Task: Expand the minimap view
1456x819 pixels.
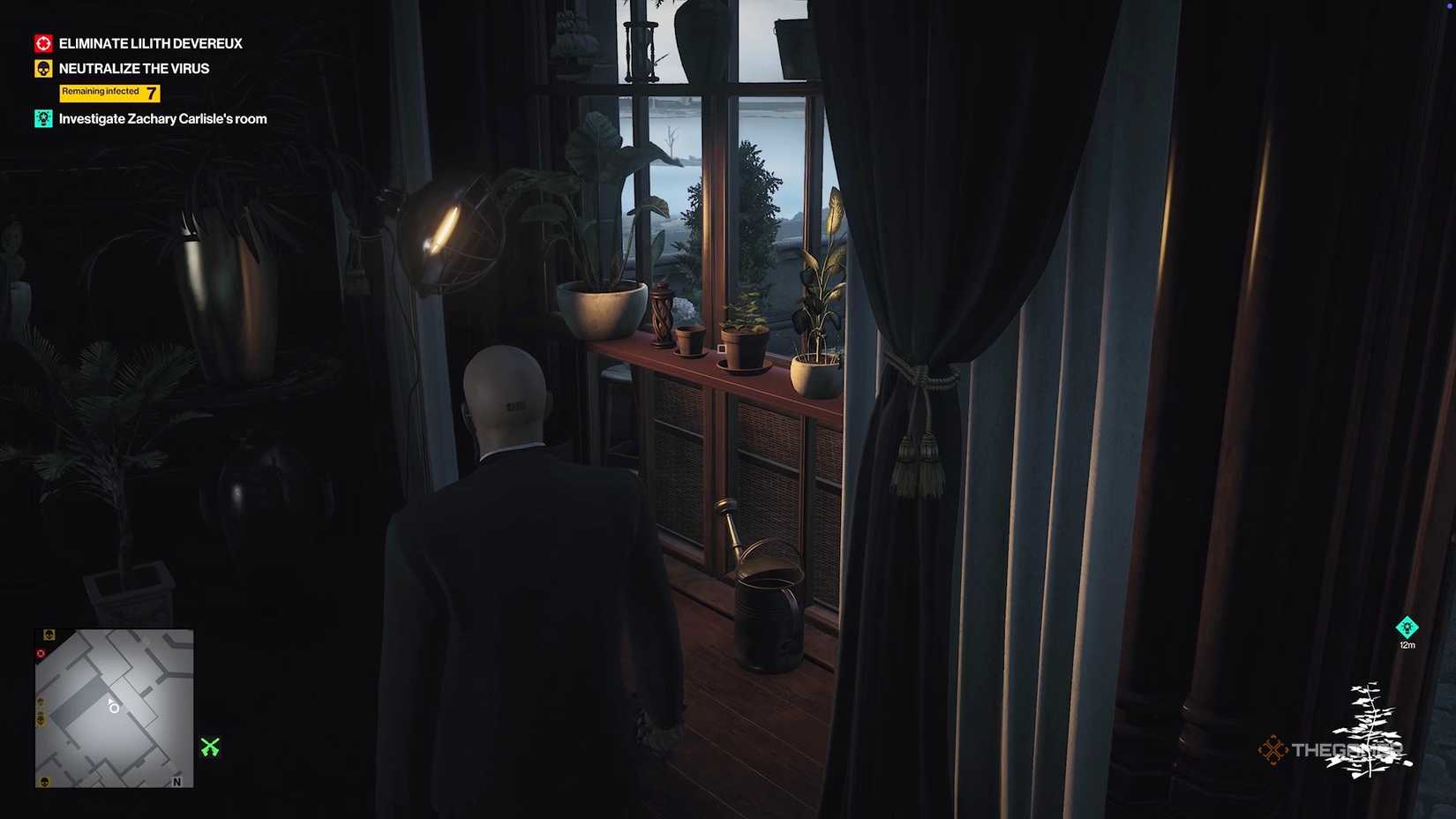Action: point(113,706)
